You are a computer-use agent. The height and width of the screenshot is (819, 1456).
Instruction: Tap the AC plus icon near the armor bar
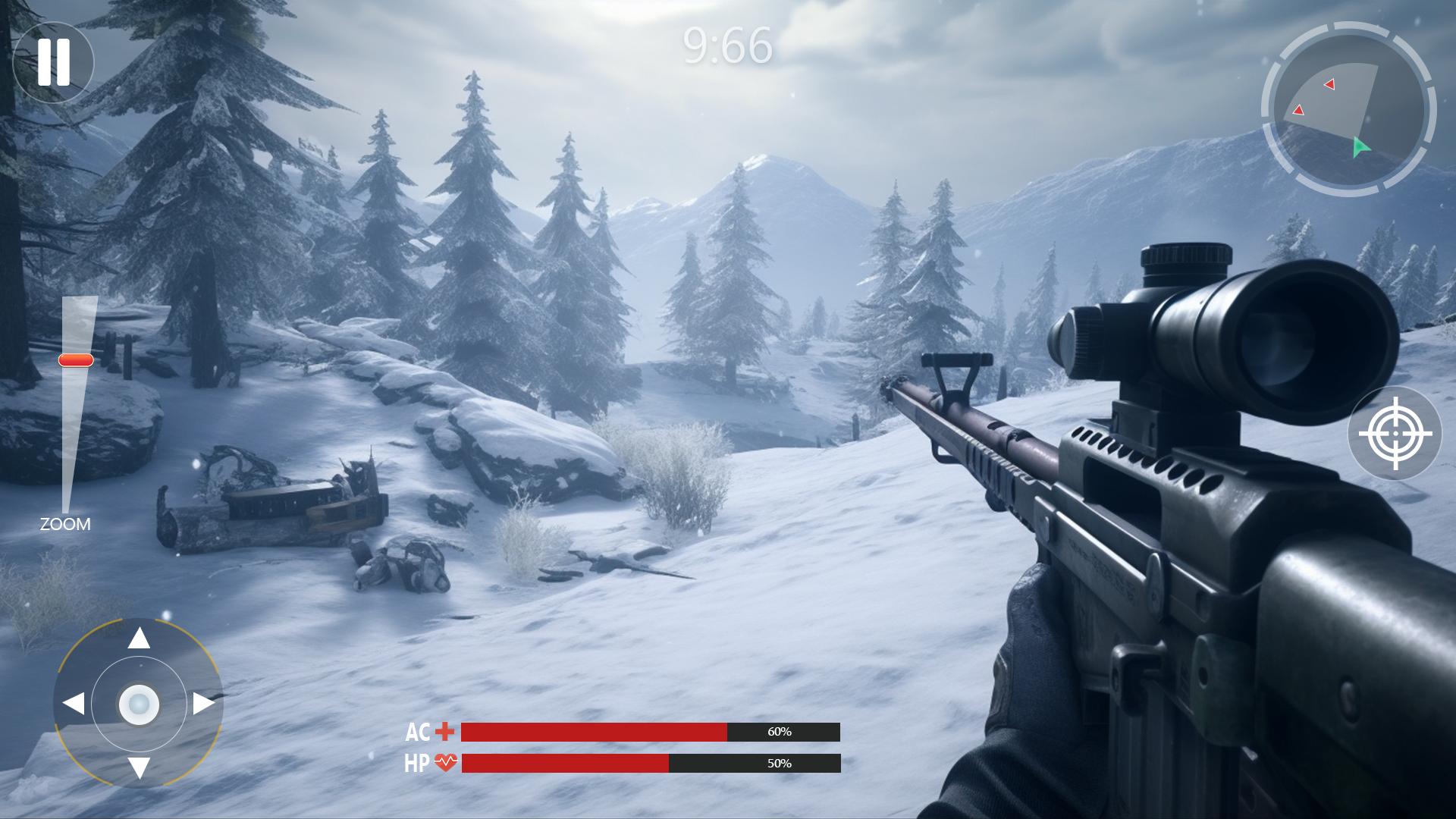(x=443, y=733)
